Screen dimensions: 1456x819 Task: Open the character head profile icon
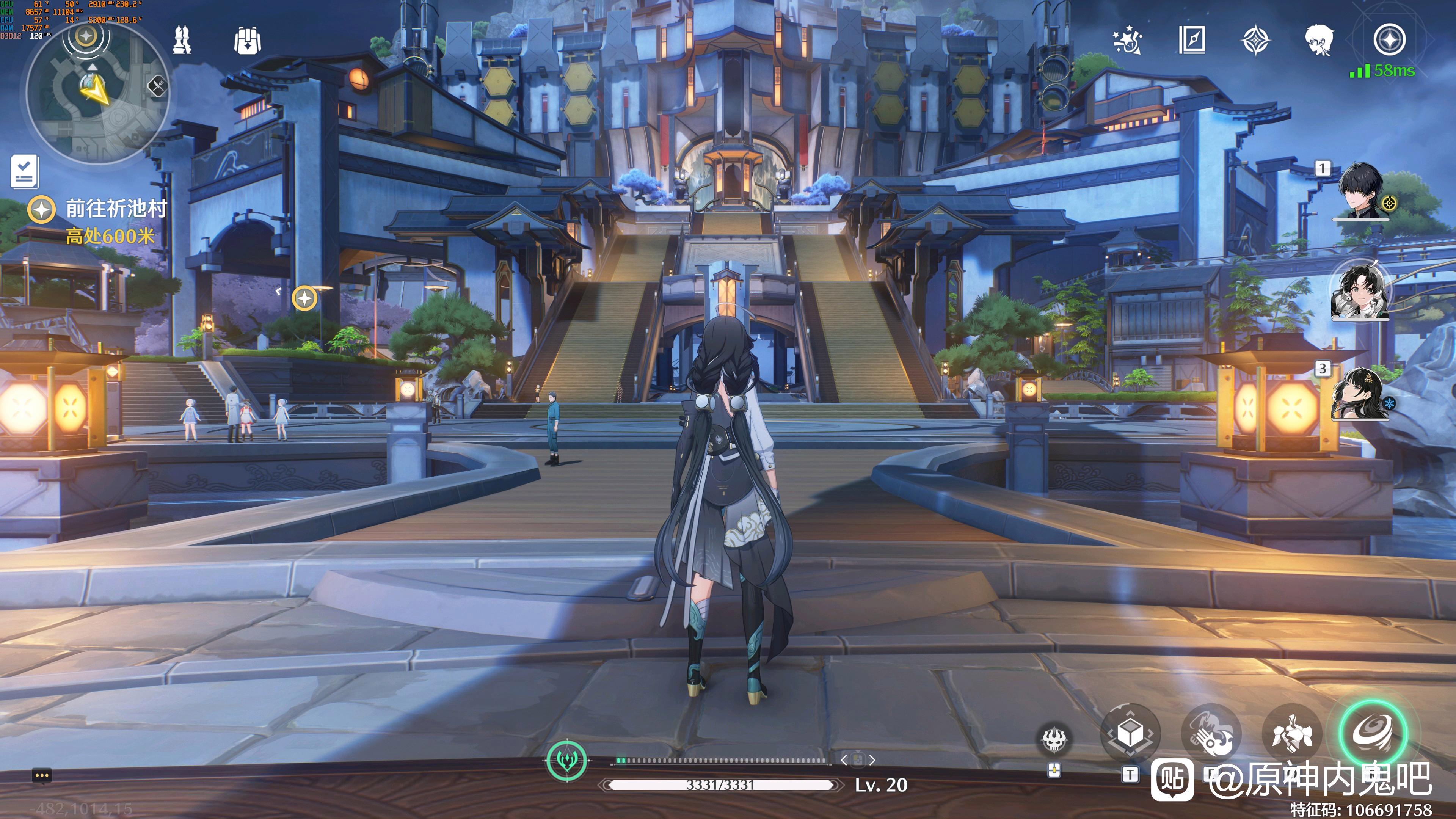tap(1319, 40)
